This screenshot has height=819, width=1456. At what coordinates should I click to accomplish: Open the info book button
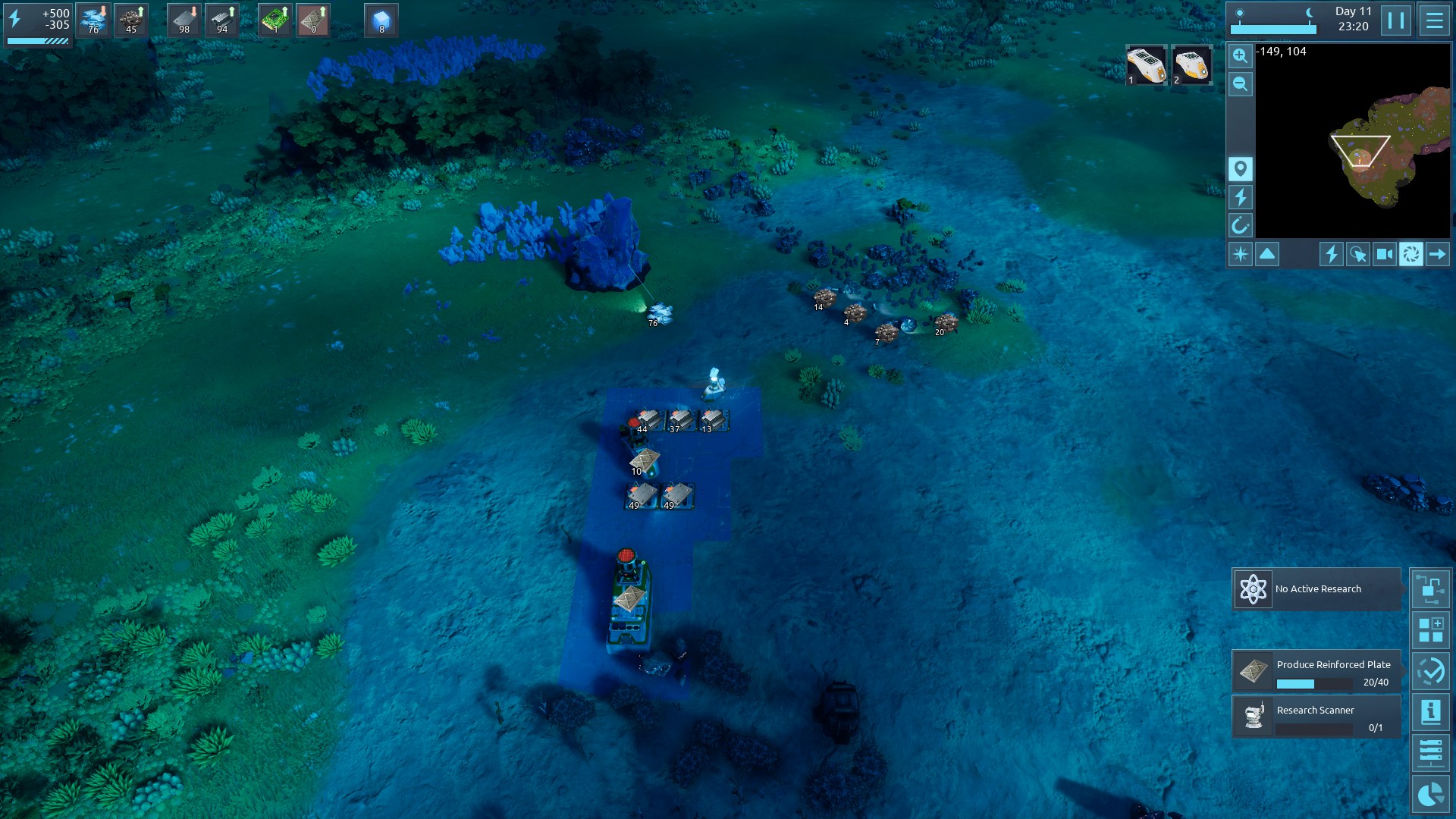[1430, 712]
